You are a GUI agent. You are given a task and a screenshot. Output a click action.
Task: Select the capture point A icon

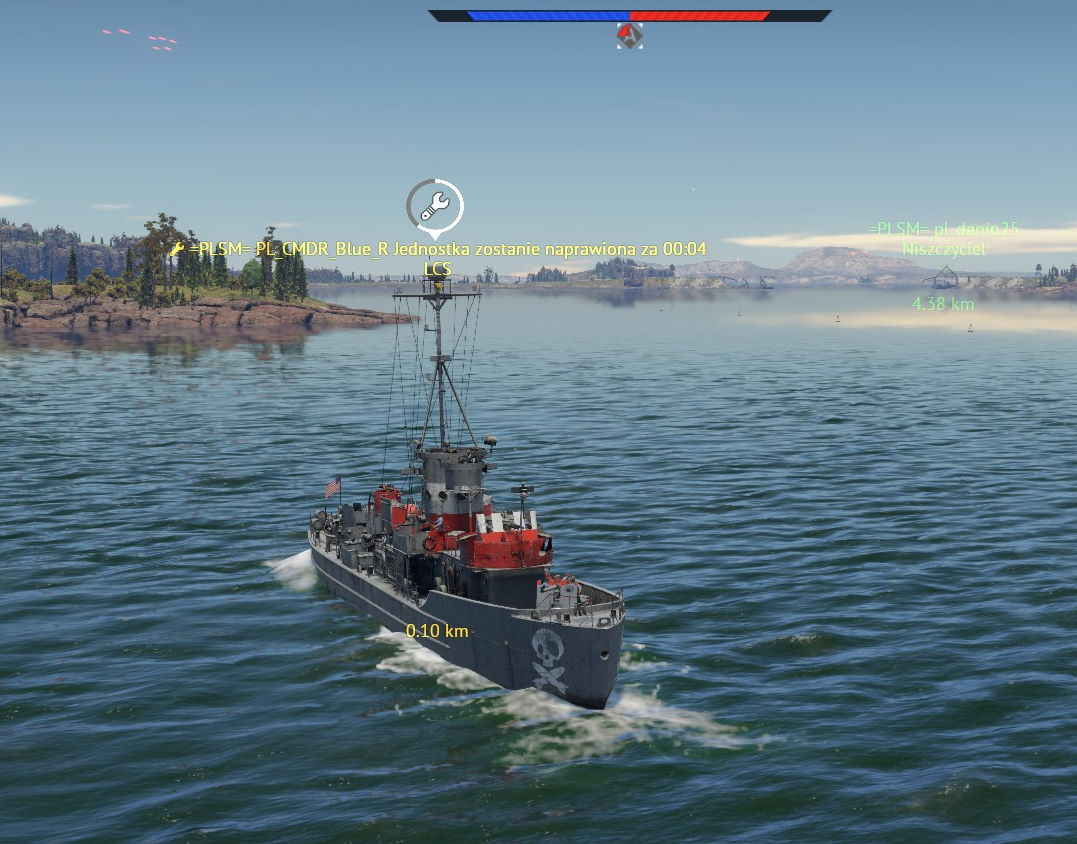click(x=629, y=36)
